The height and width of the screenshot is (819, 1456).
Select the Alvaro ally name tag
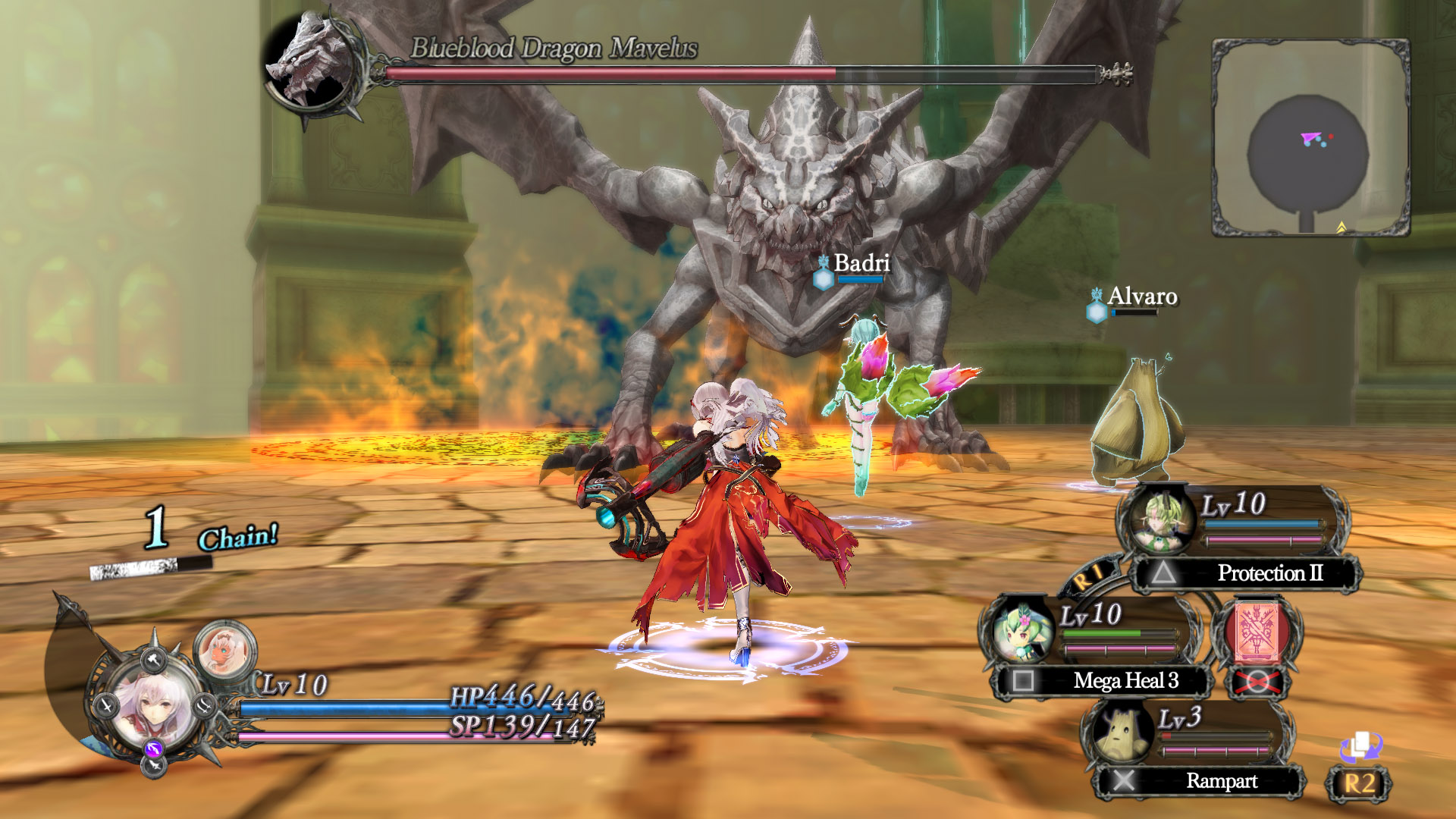[x=1141, y=297]
